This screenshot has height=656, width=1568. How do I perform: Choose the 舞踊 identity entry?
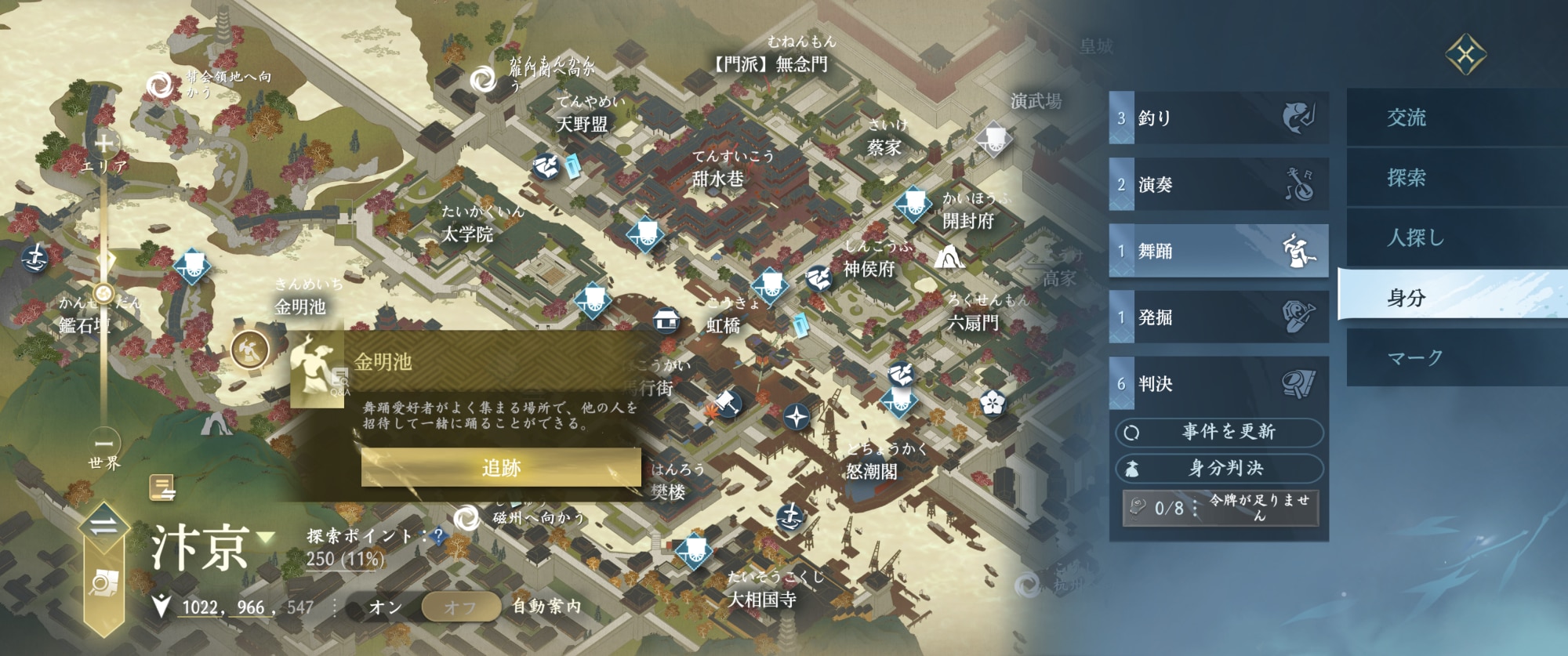[x=1218, y=251]
